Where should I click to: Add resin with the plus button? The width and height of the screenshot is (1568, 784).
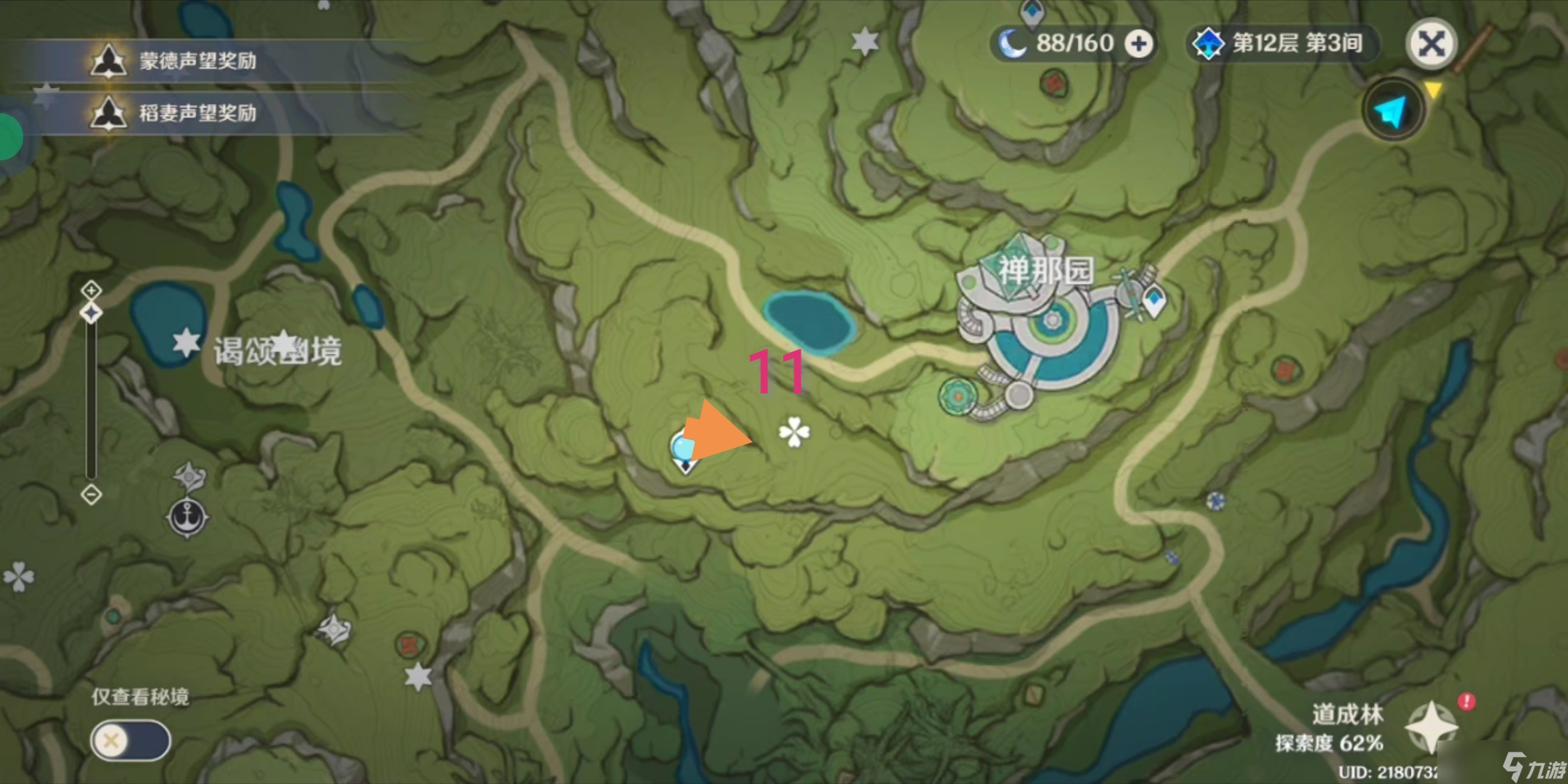1138,44
